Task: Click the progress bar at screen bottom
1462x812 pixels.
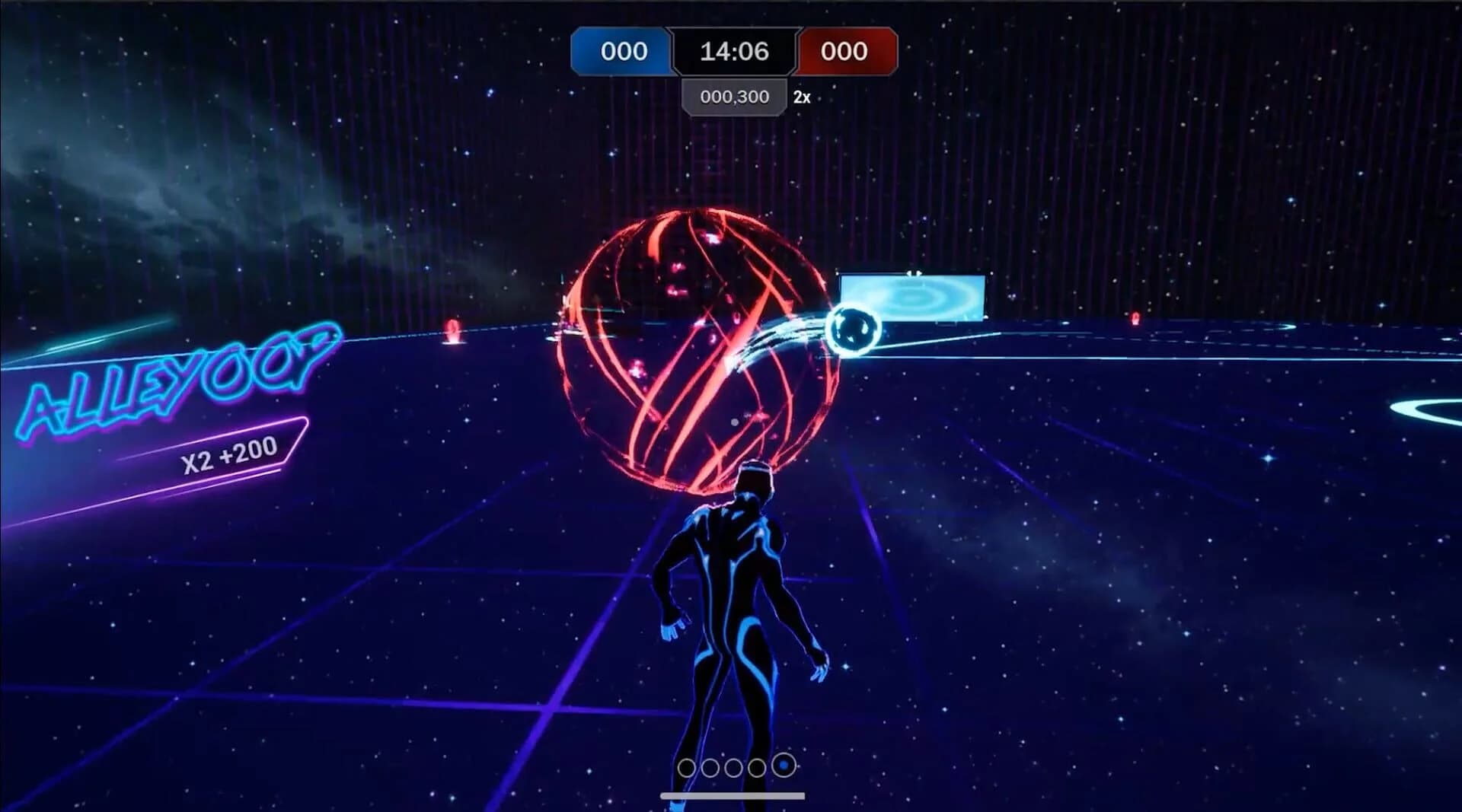Action: (x=733, y=794)
